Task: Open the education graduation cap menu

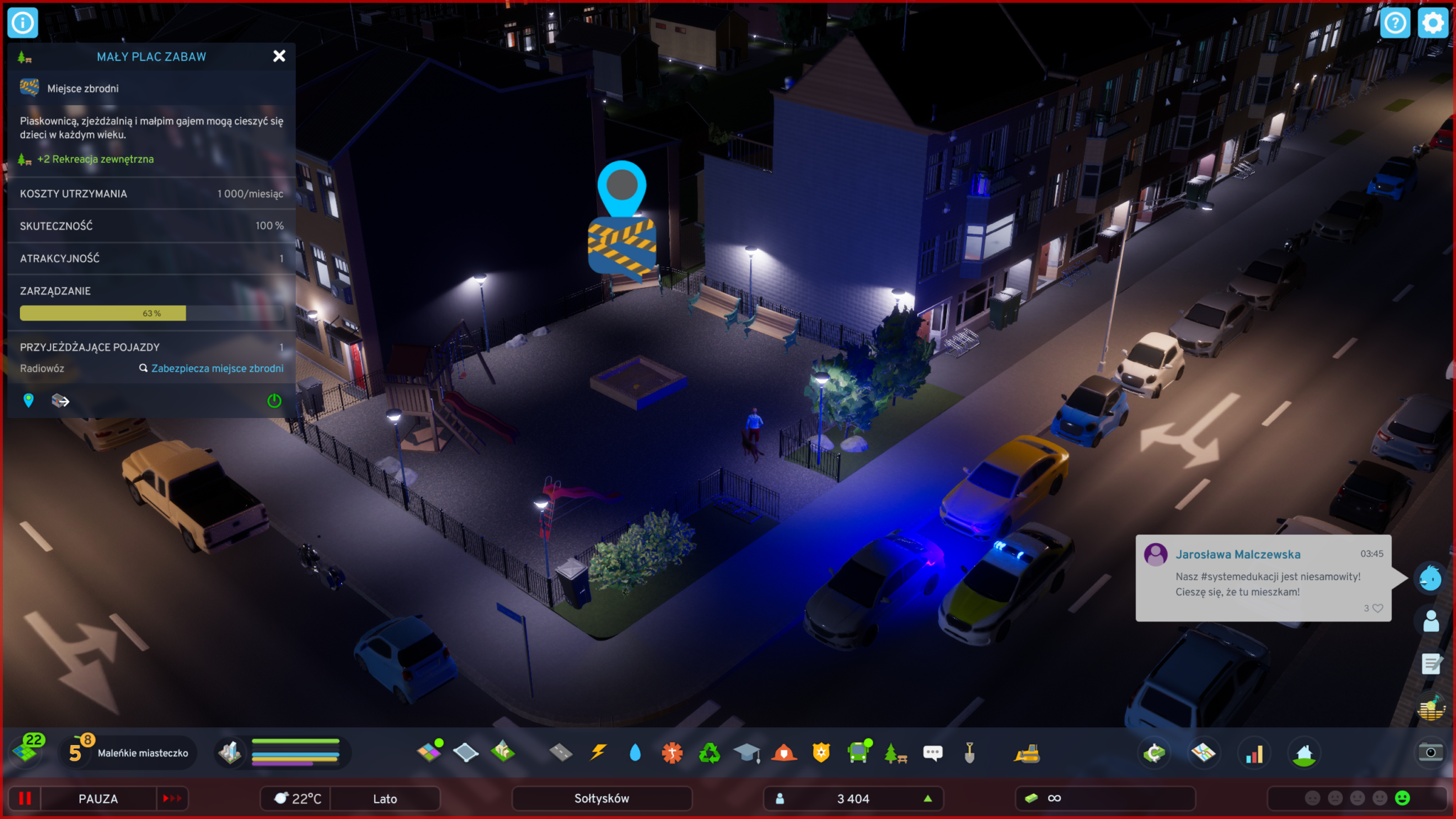Action: tap(746, 752)
